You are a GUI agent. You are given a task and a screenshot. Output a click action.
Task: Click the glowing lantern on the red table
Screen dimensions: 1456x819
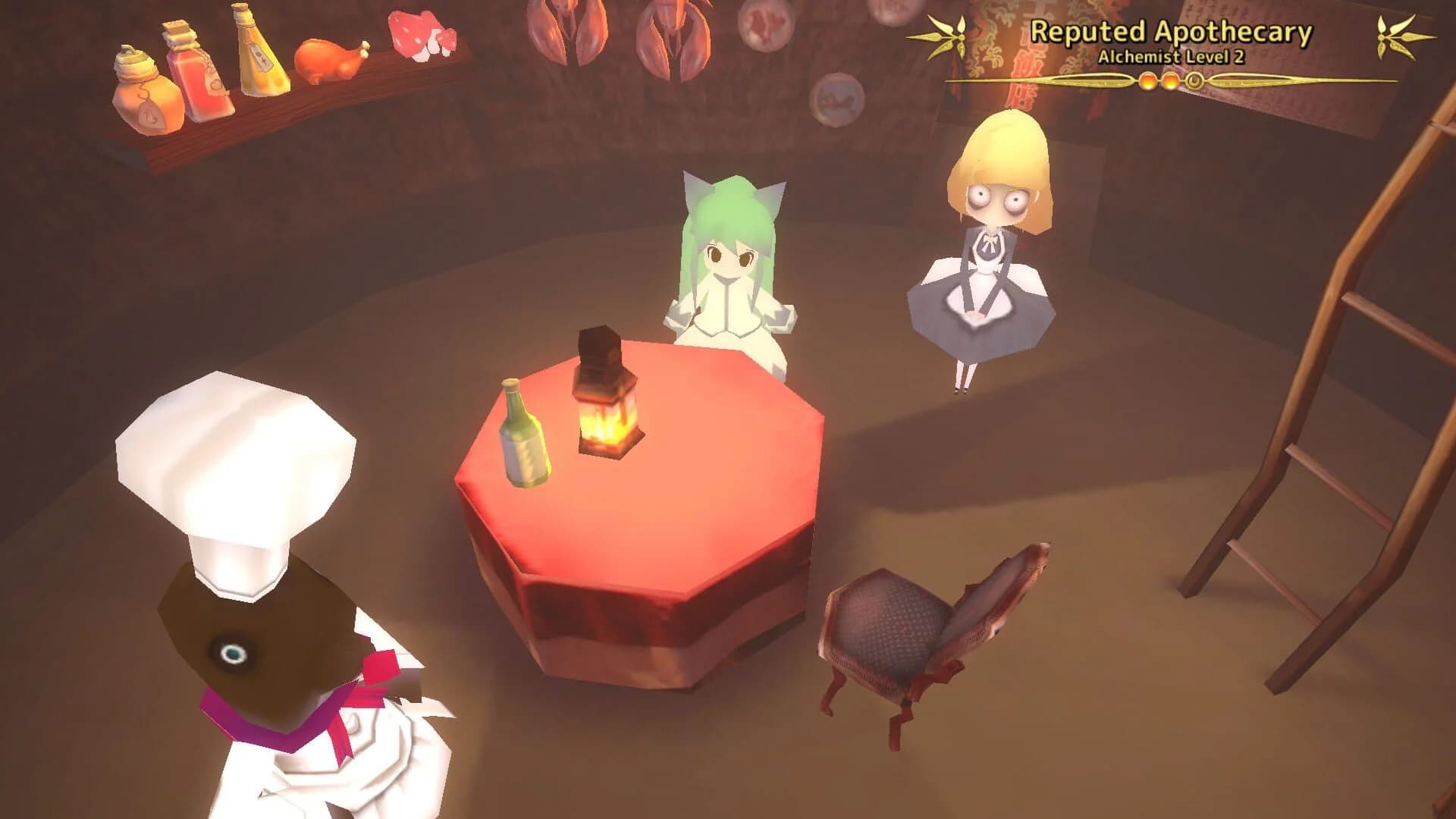607,409
